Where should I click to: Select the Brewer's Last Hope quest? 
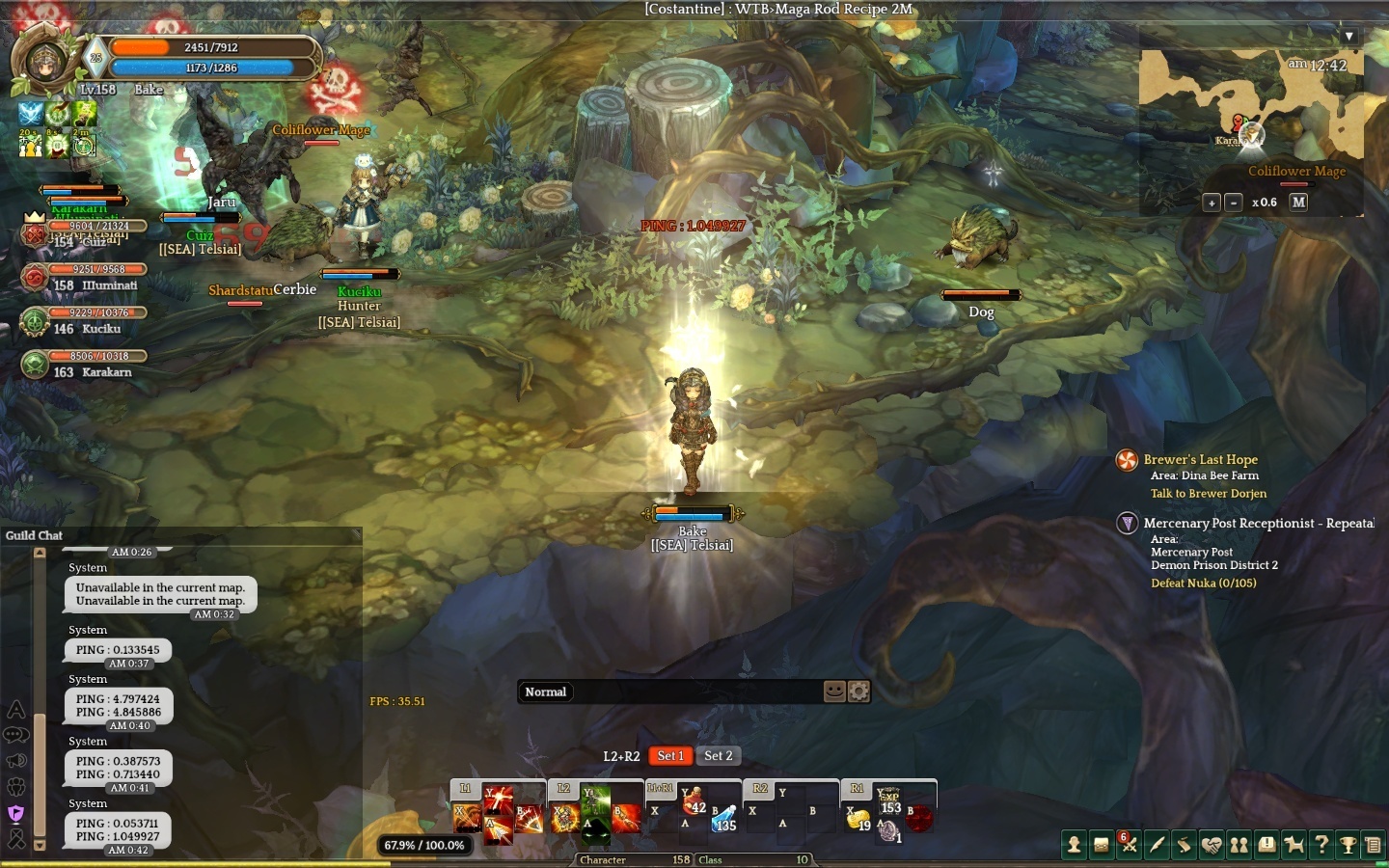1200,460
